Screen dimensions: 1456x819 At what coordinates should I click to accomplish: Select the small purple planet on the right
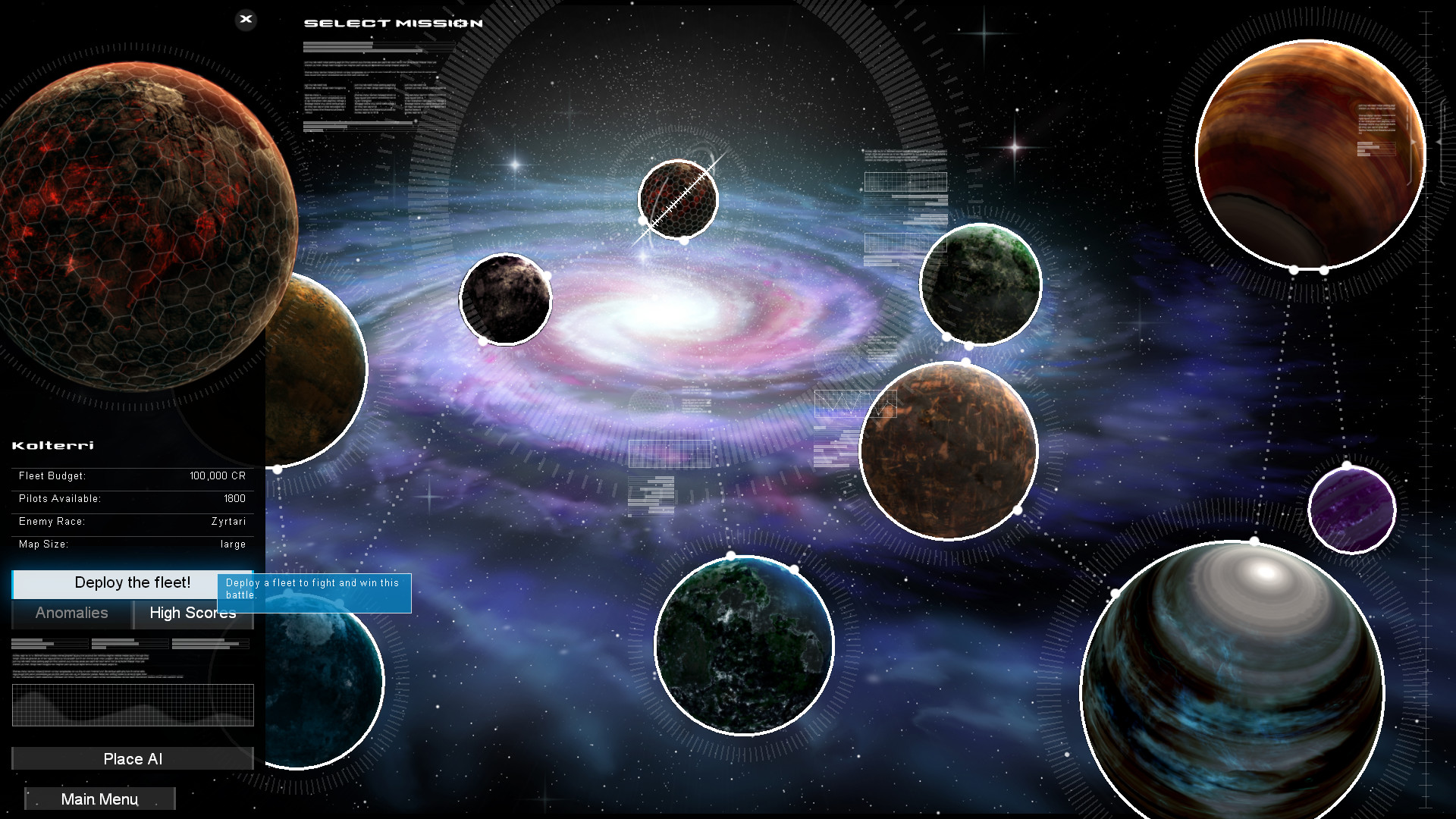point(1352,510)
